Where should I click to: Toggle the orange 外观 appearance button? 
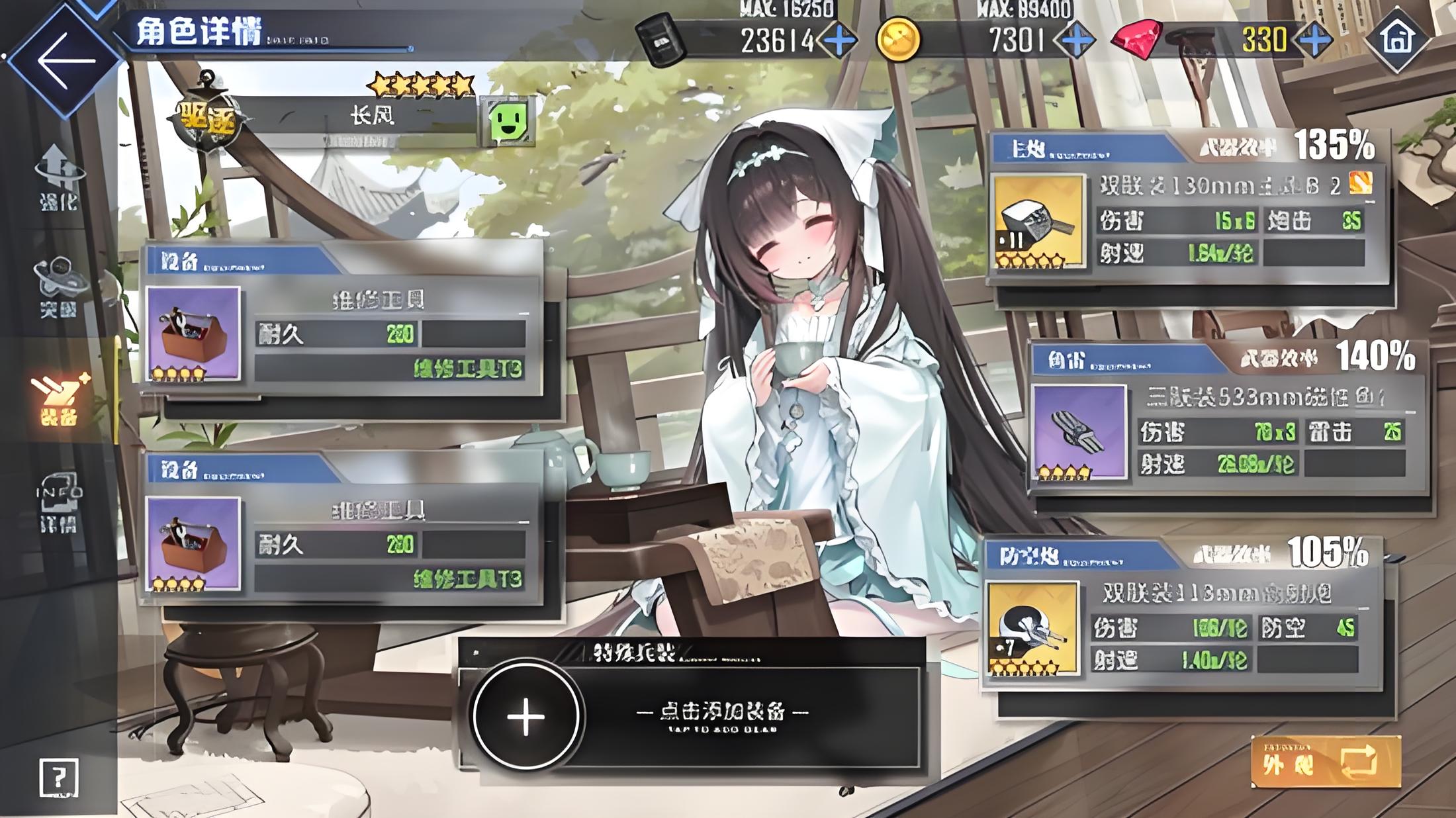[1326, 762]
